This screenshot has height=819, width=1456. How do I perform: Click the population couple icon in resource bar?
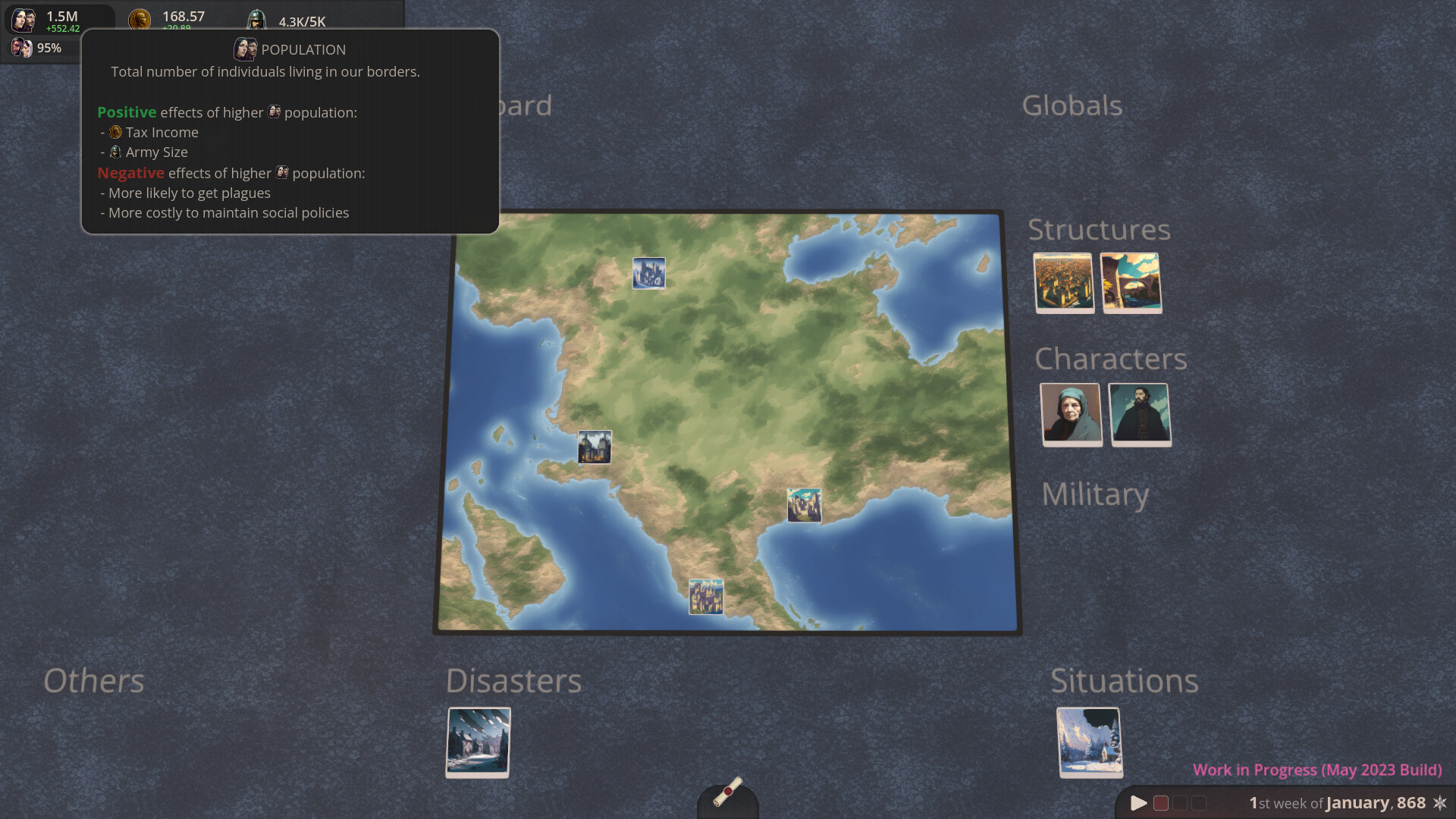[22, 20]
